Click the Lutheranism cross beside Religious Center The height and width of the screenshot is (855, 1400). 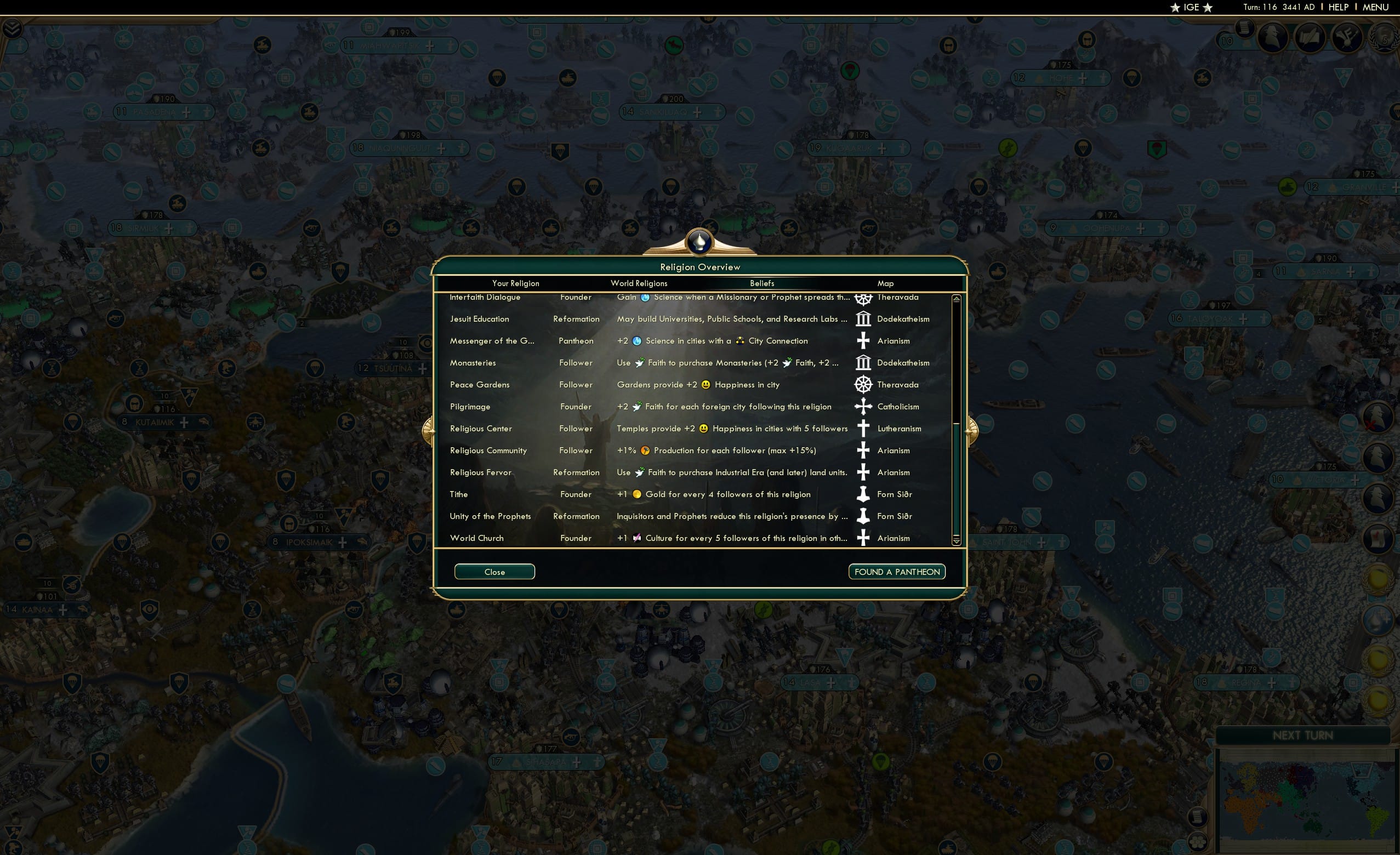[863, 429]
